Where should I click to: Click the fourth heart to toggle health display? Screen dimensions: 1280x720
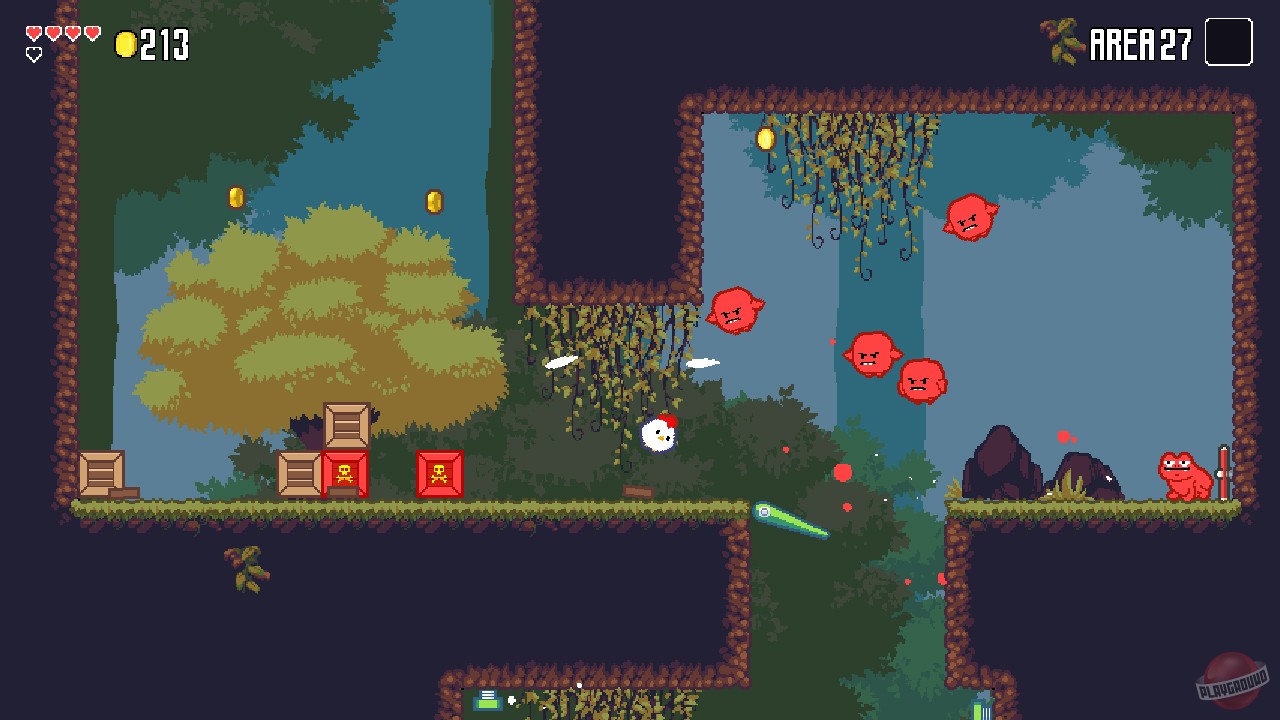(x=90, y=31)
